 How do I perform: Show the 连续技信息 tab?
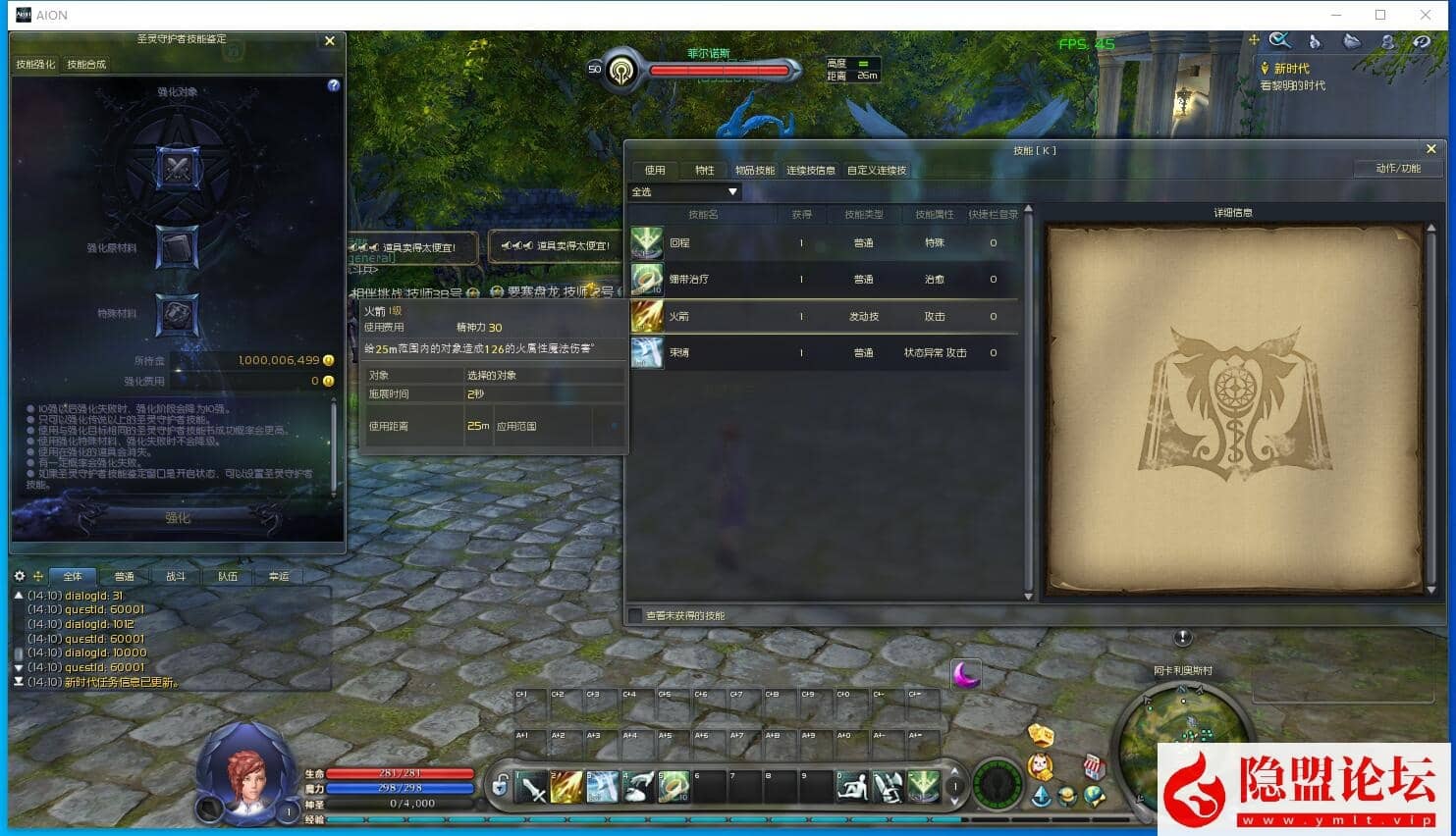tap(811, 171)
